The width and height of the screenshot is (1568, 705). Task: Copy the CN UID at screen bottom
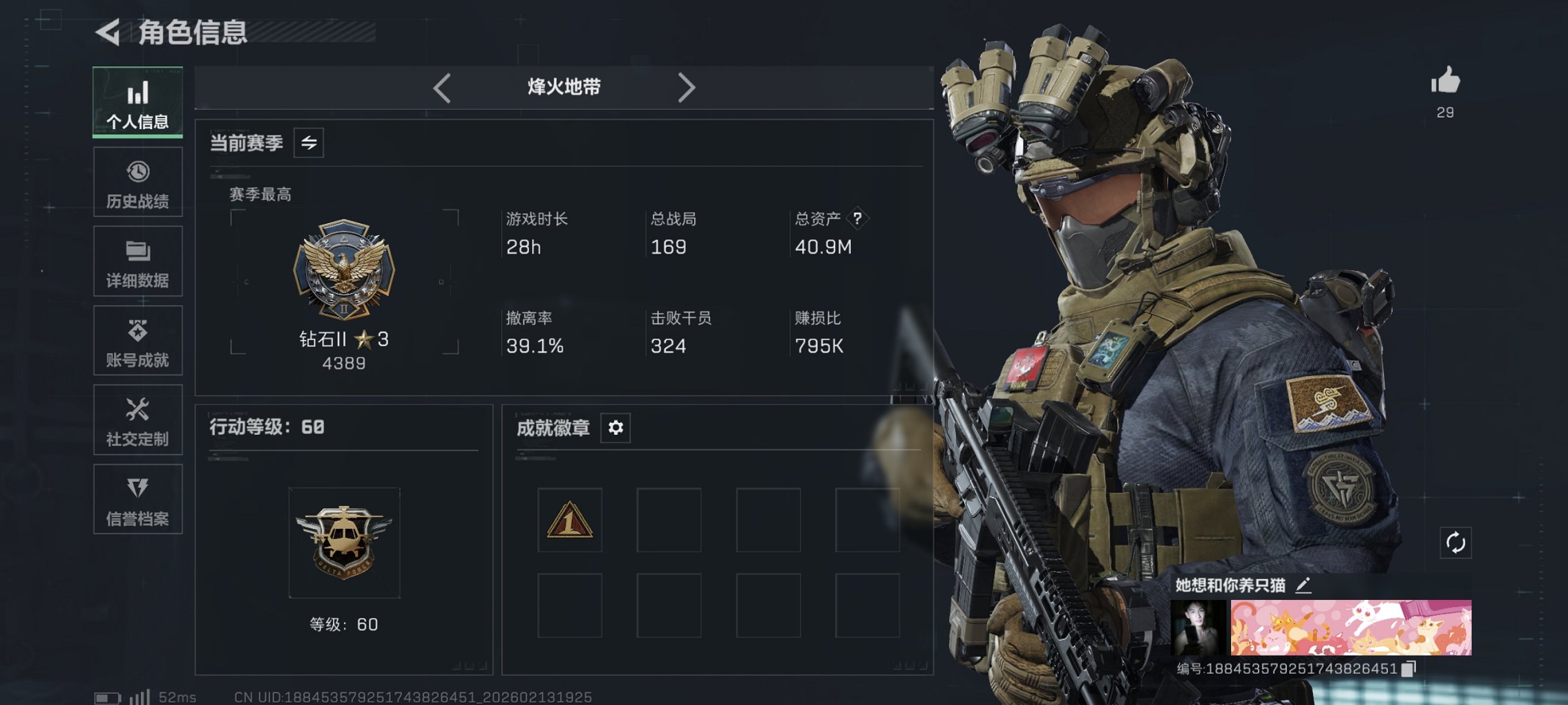[x=414, y=696]
